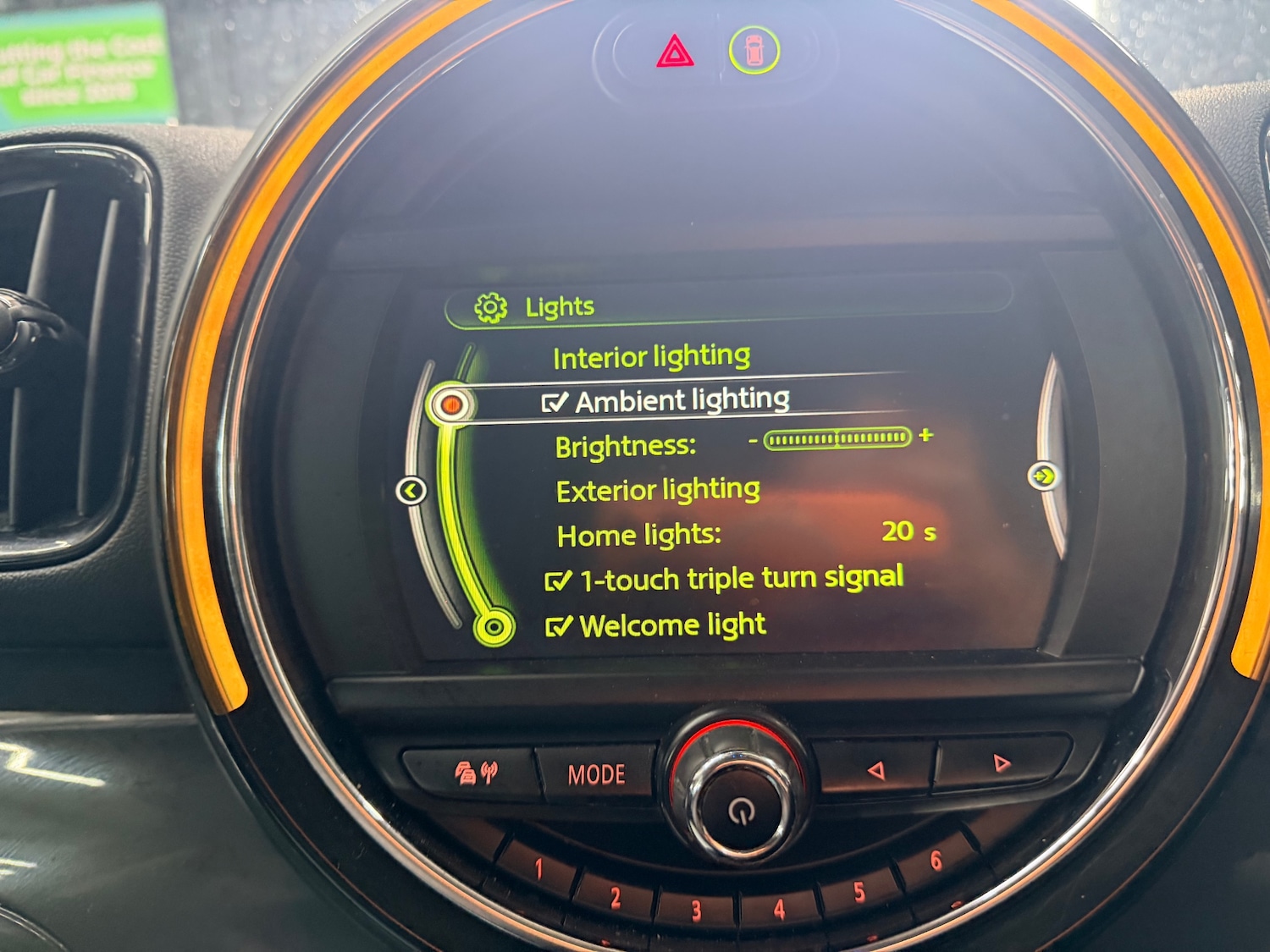
Task: Tap the settings gear beside the Lights heading
Action: coord(491,306)
